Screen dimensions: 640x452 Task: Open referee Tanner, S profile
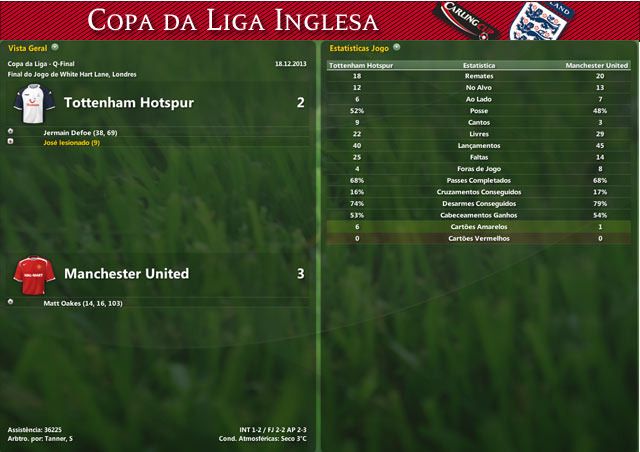tap(61, 439)
